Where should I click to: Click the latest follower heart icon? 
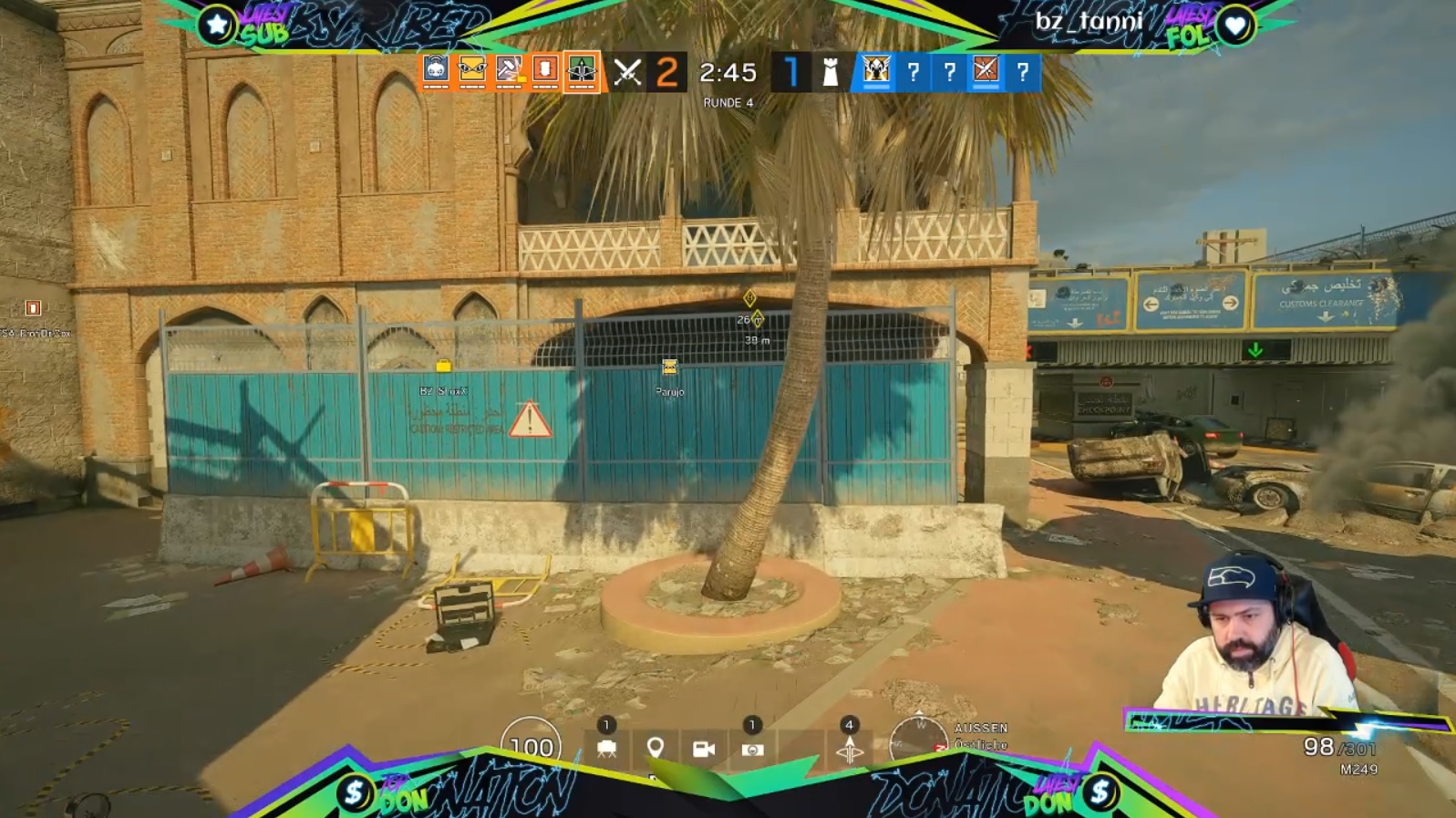1235,26
